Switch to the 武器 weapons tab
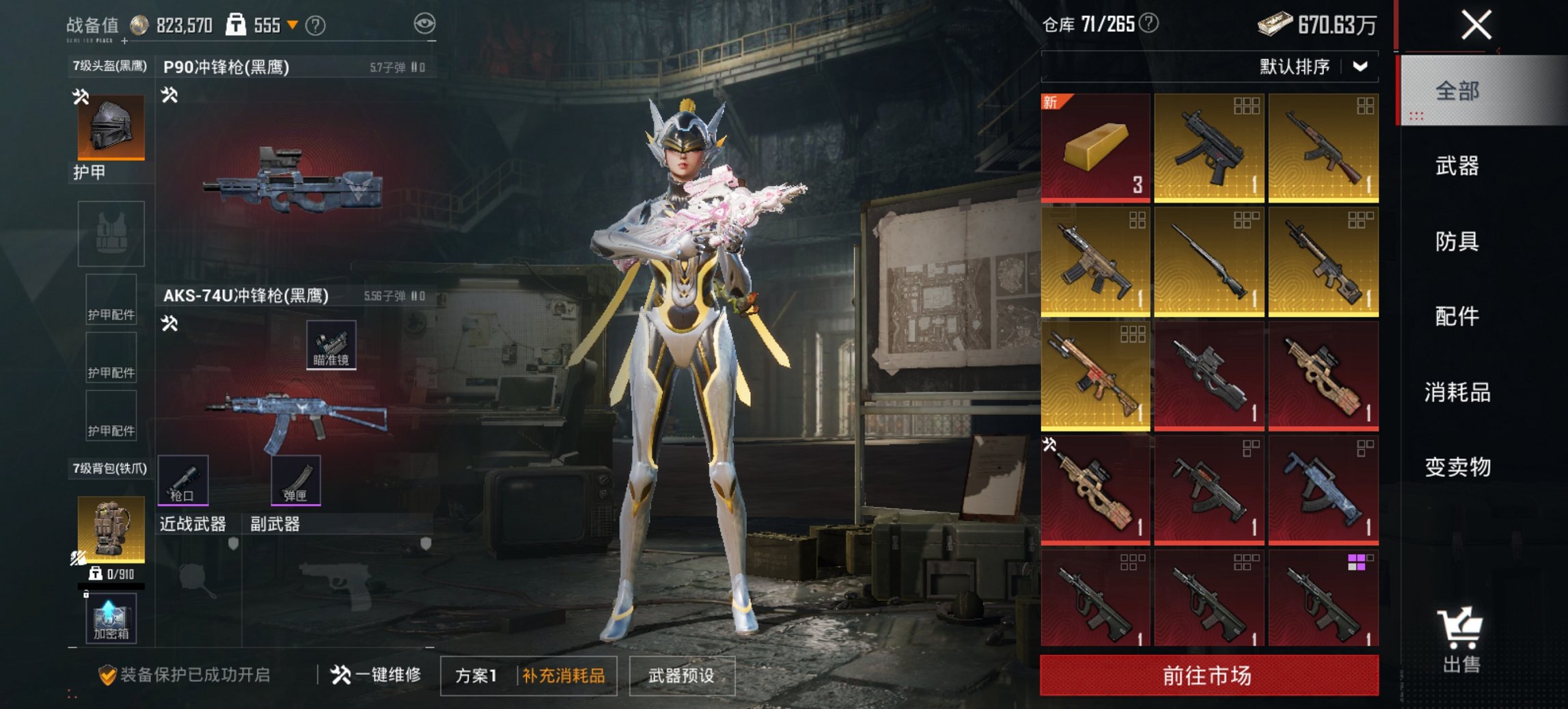This screenshot has height=709, width=1568. pyautogui.click(x=1459, y=166)
